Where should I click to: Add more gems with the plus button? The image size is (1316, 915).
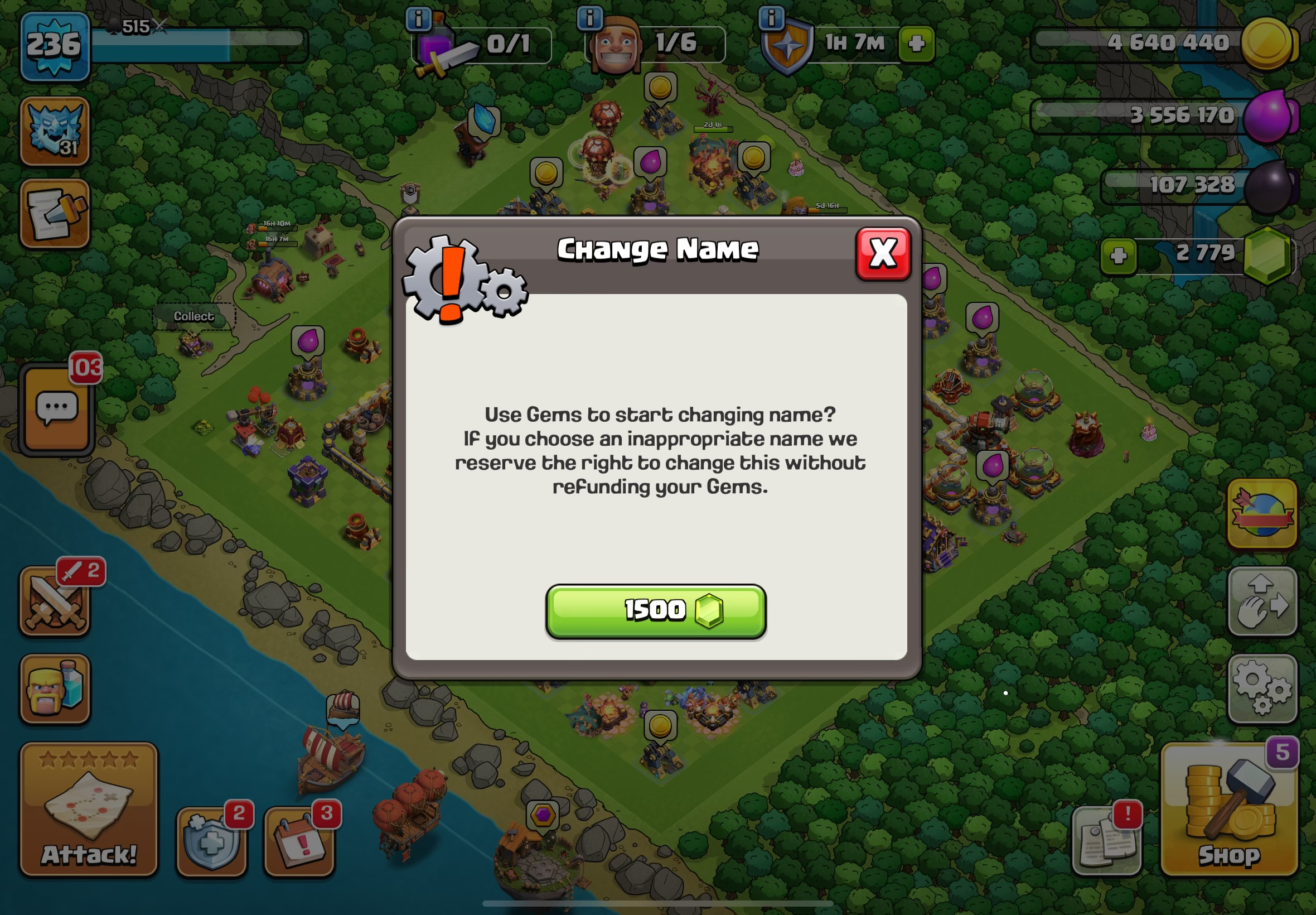[x=1119, y=256]
